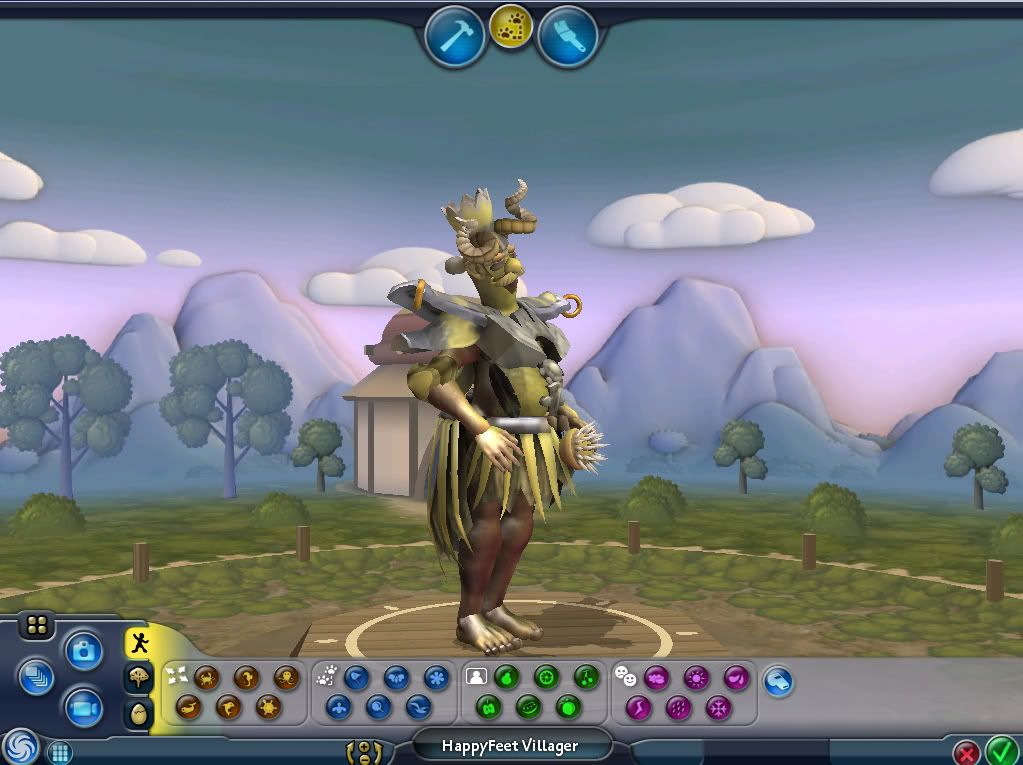
Task: Open the stacked pages button
Action: (35, 676)
